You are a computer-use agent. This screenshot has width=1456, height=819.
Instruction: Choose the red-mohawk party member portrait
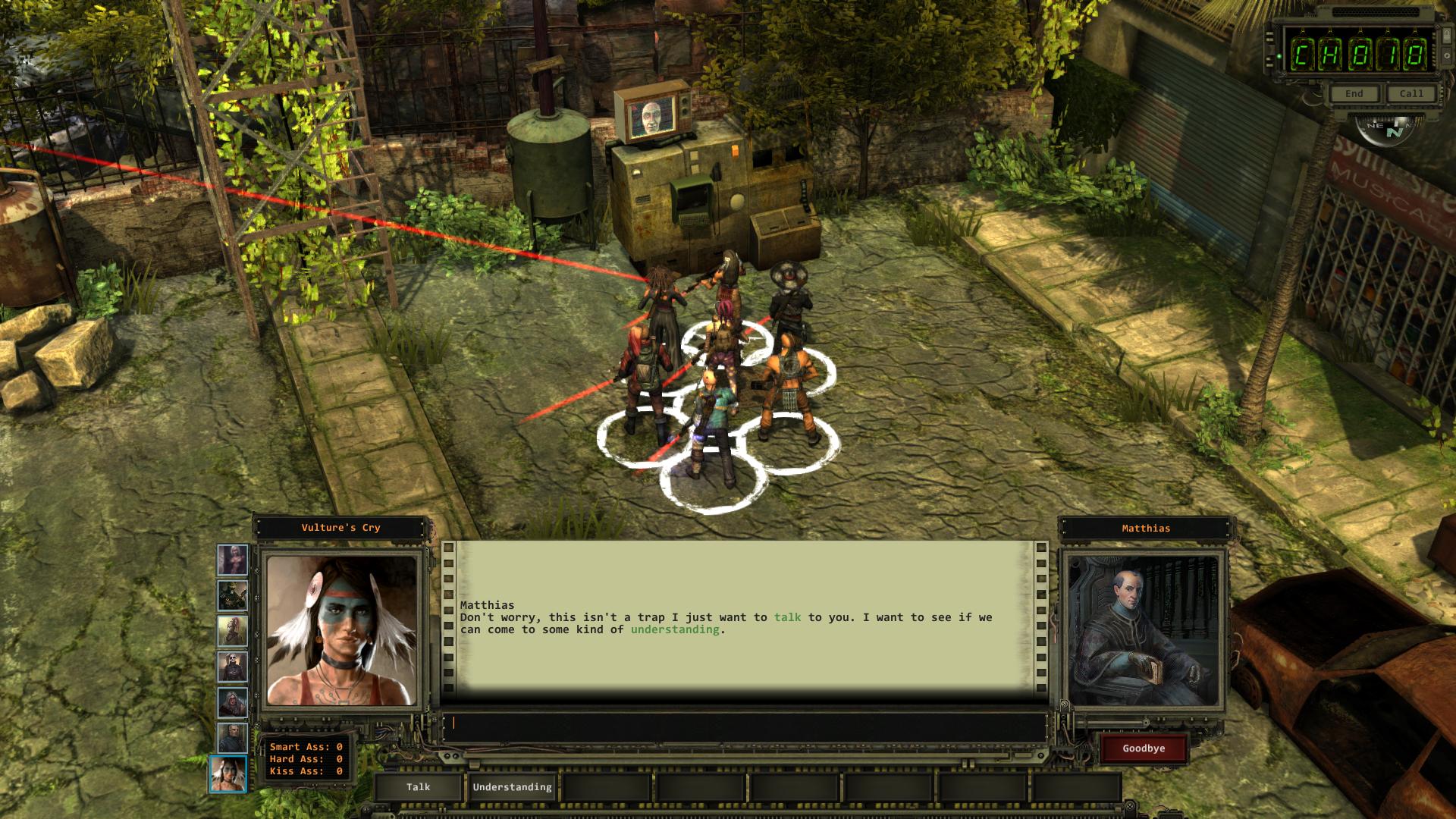click(232, 631)
